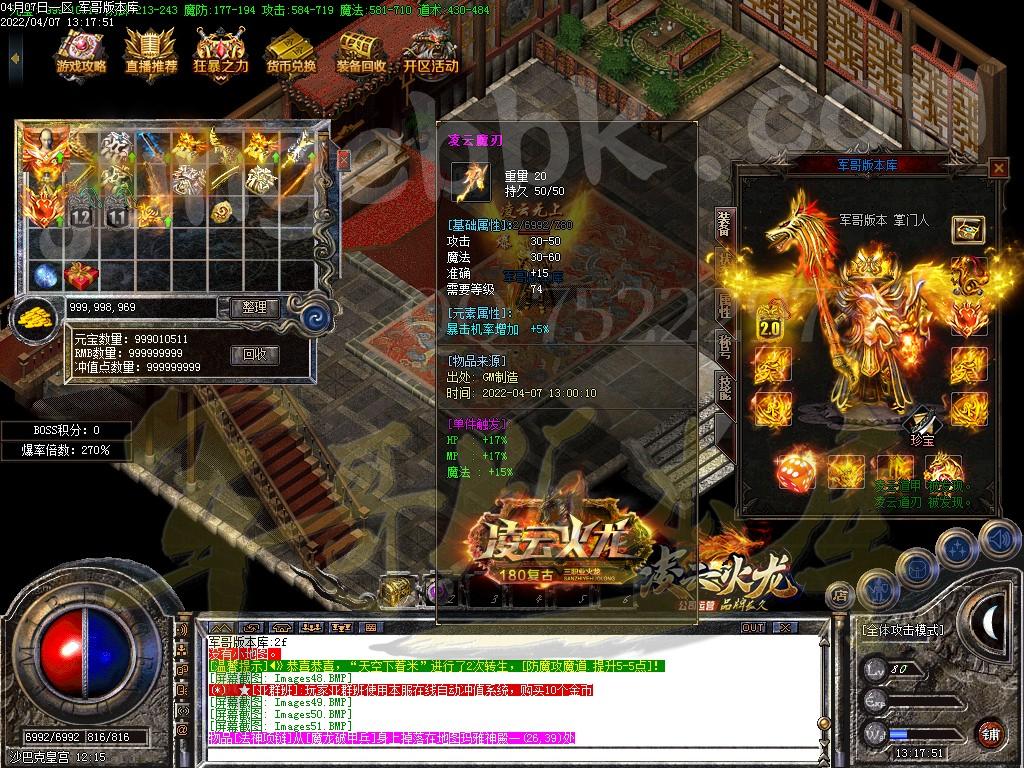Click the 回收 recycle button

click(x=254, y=354)
